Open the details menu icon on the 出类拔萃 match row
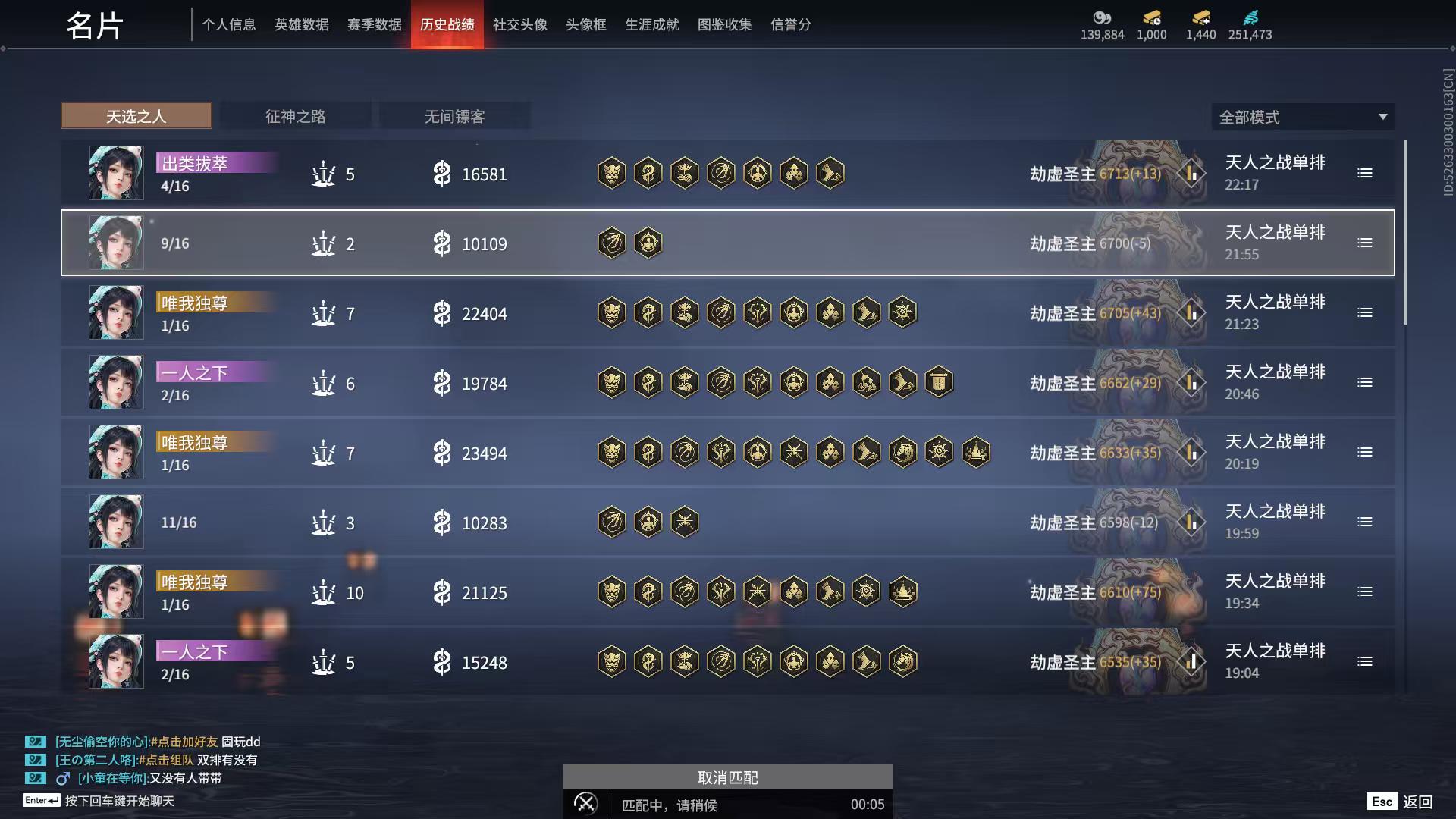Screen dimensions: 1456x819 tap(1365, 173)
